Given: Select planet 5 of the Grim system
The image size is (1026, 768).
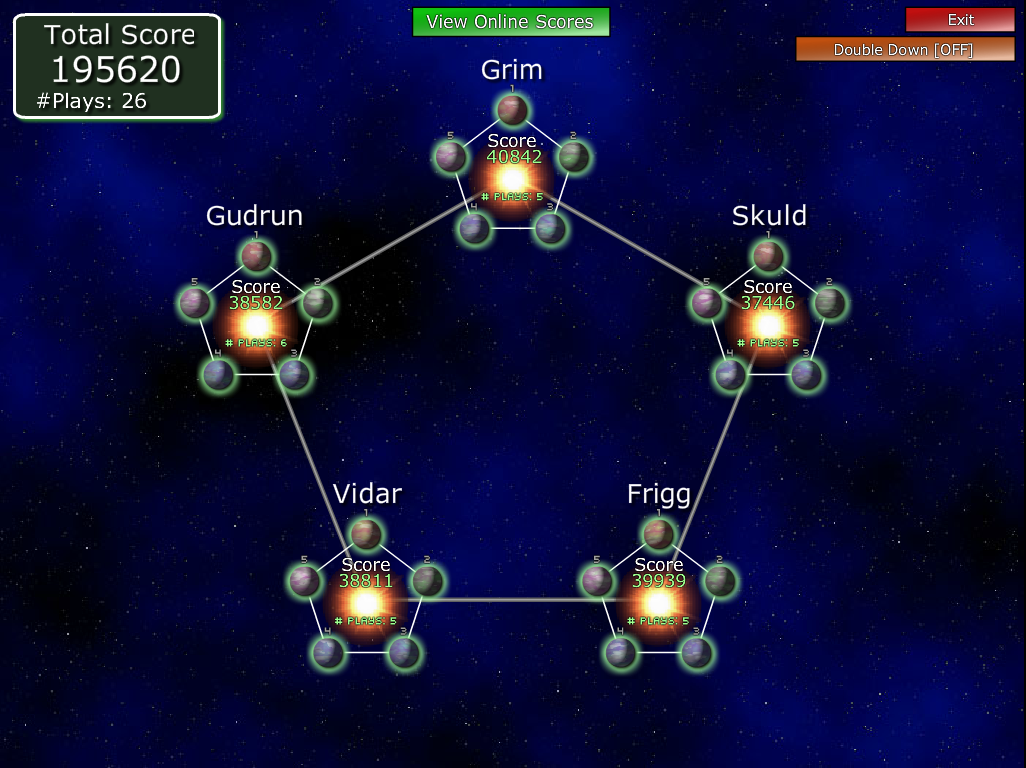Looking at the screenshot, I should (451, 156).
